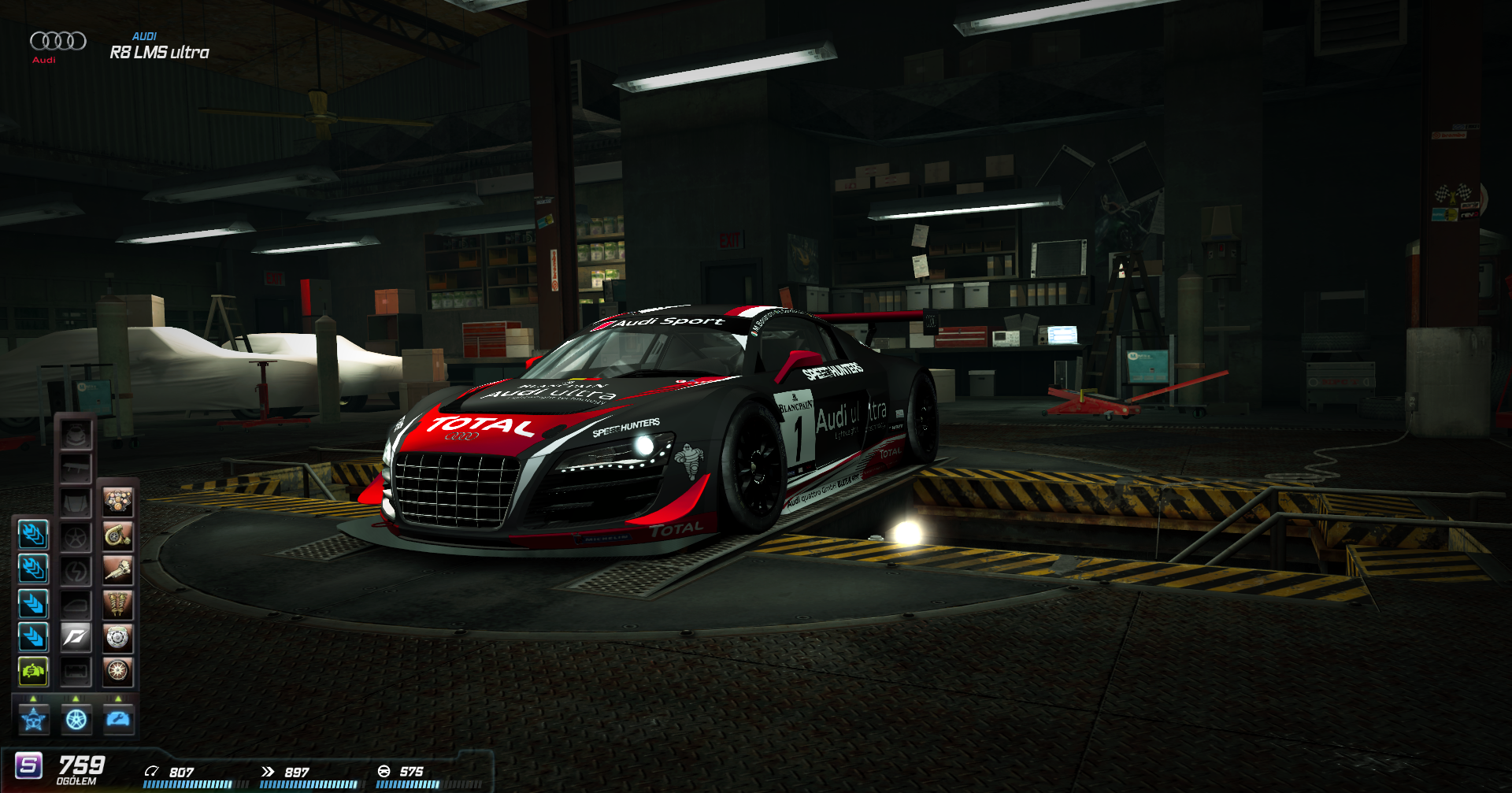
Task: Open the lightning bolt neon slot
Action: 76,570
